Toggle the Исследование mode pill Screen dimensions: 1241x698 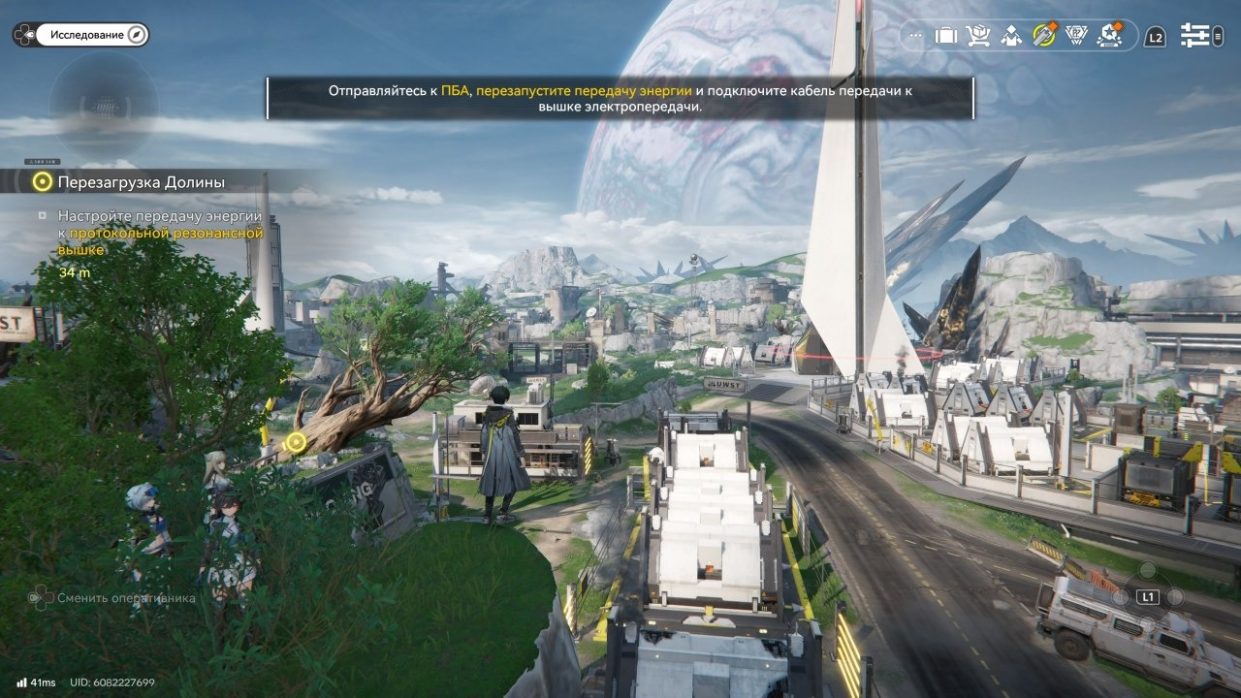click(92, 35)
